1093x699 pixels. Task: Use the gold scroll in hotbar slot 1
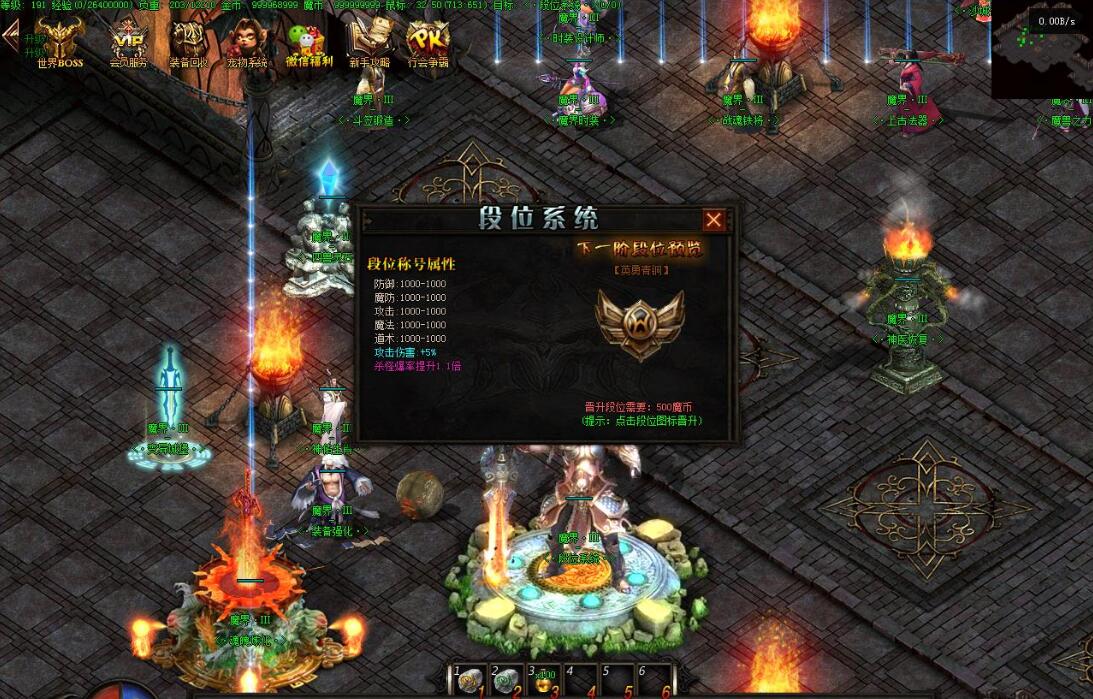coord(469,681)
